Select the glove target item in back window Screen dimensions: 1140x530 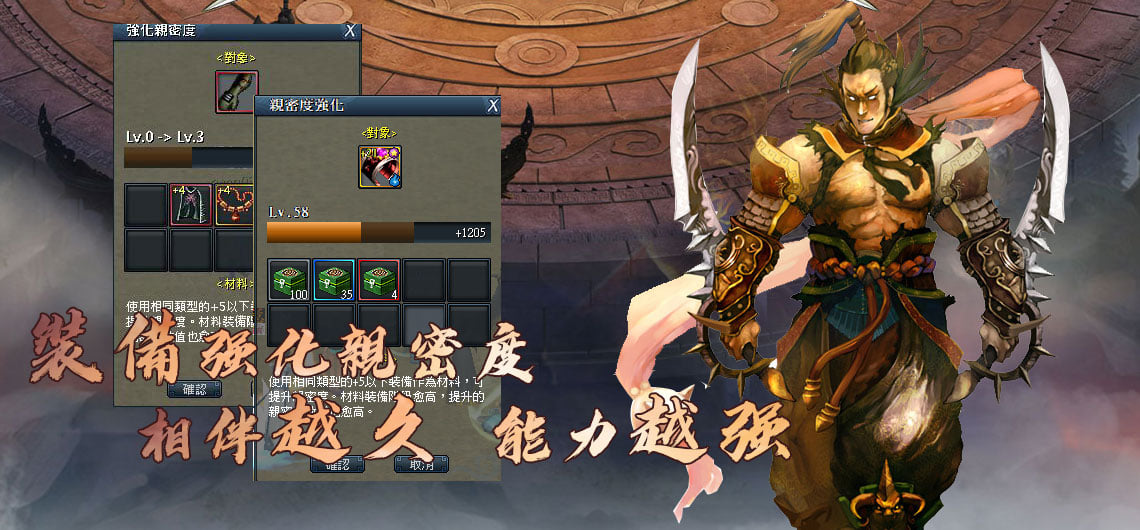[x=237, y=92]
